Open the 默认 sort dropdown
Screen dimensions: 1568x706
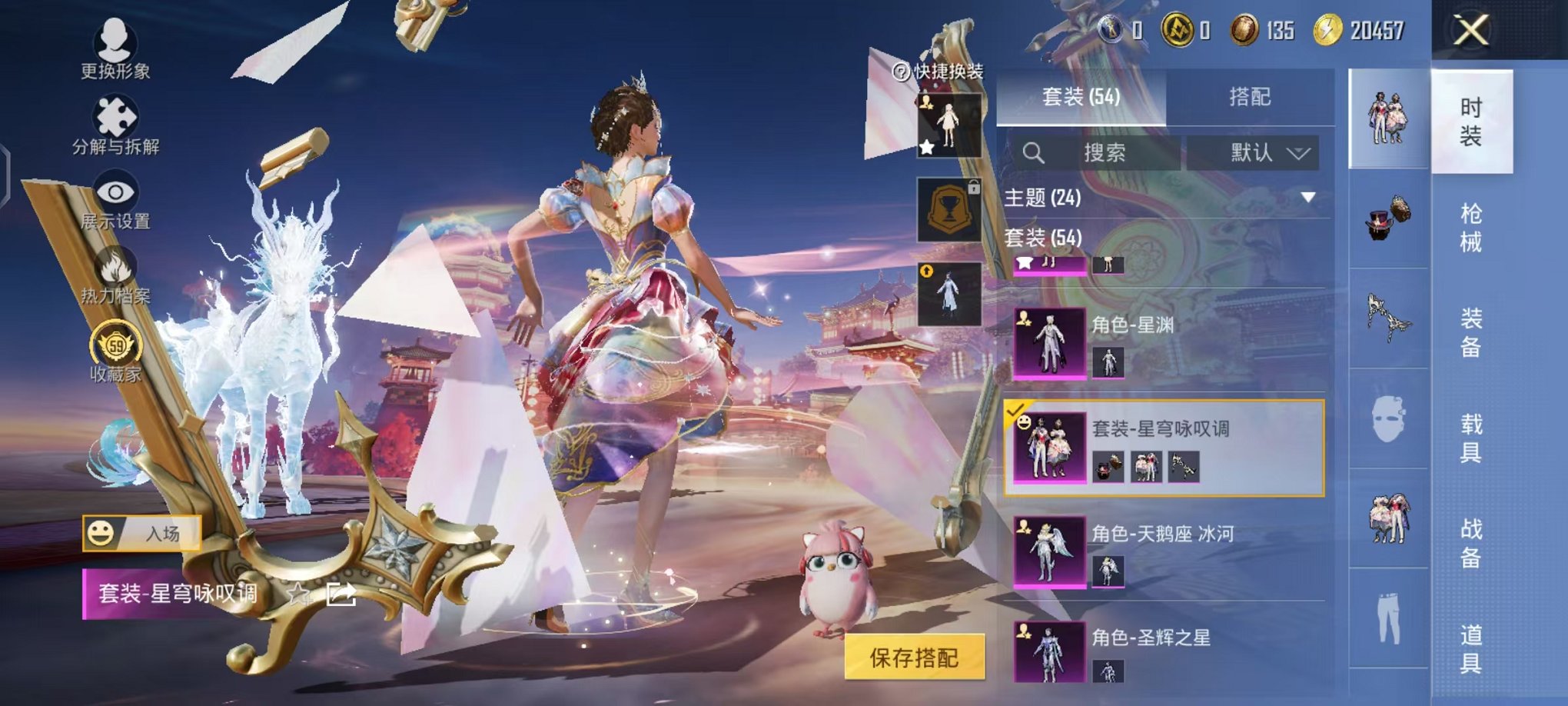tap(1257, 152)
